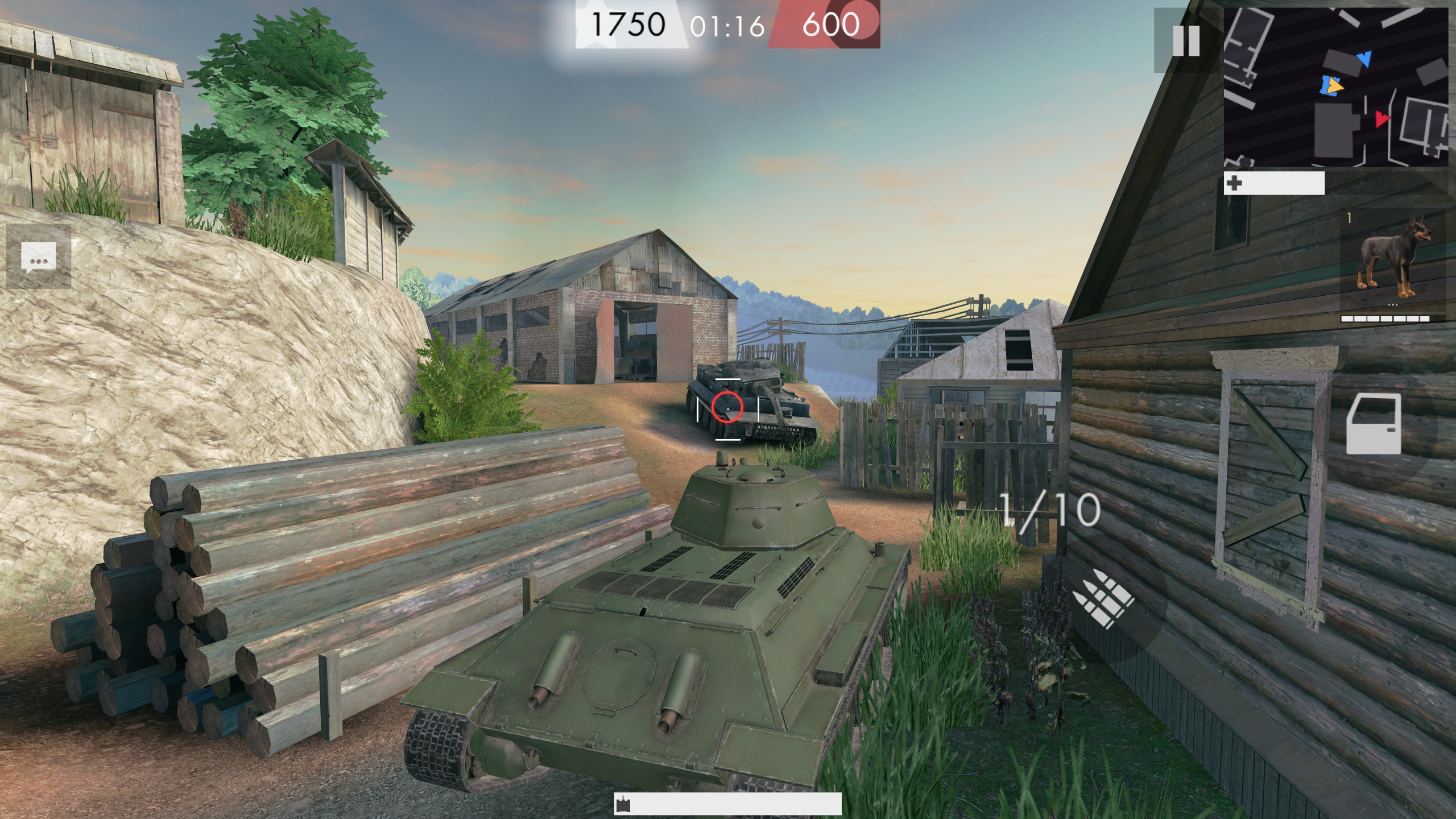
Task: Tap the red team score badge showing 600
Action: (829, 24)
